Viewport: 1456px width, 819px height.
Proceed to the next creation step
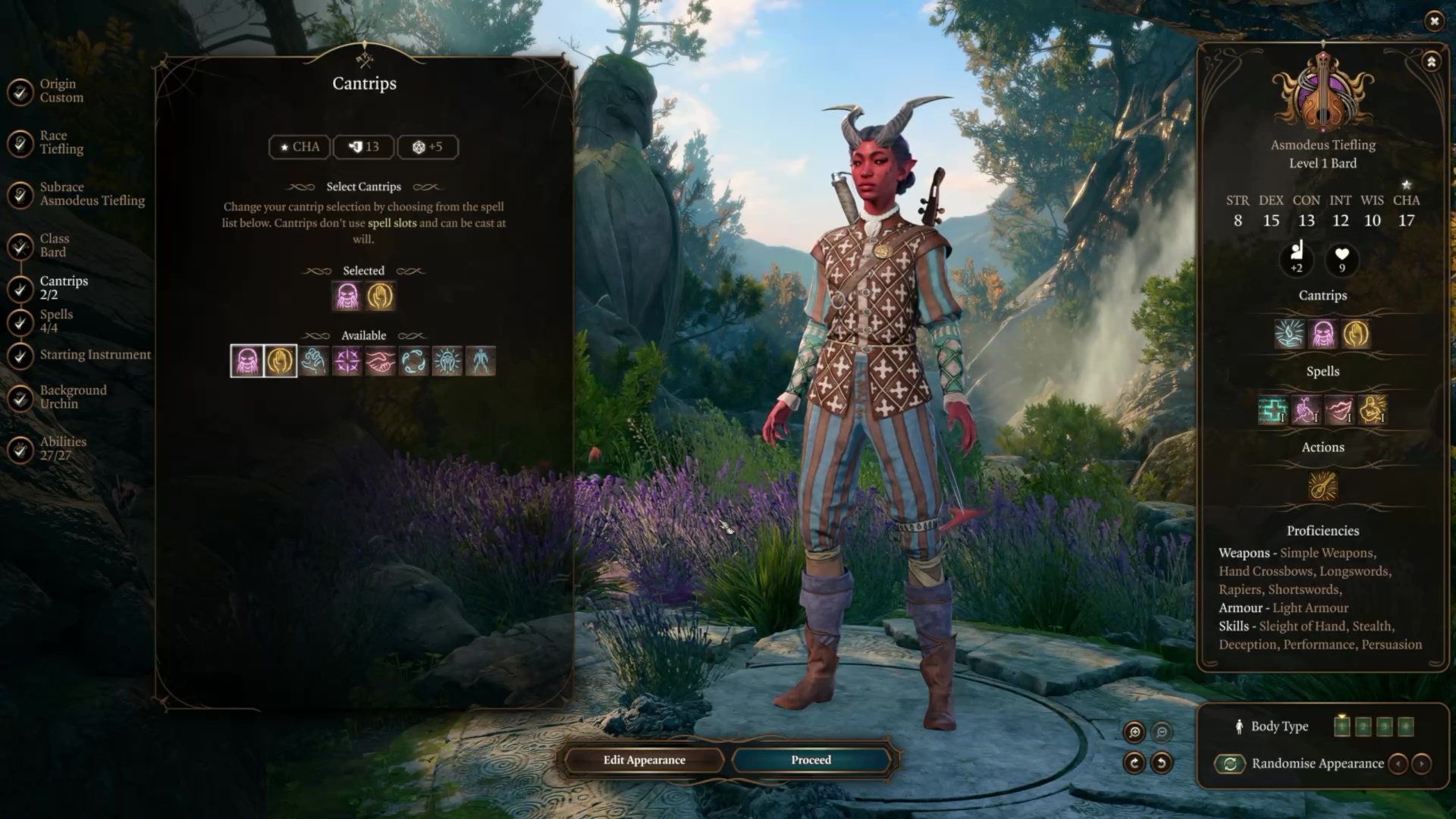tap(811, 760)
